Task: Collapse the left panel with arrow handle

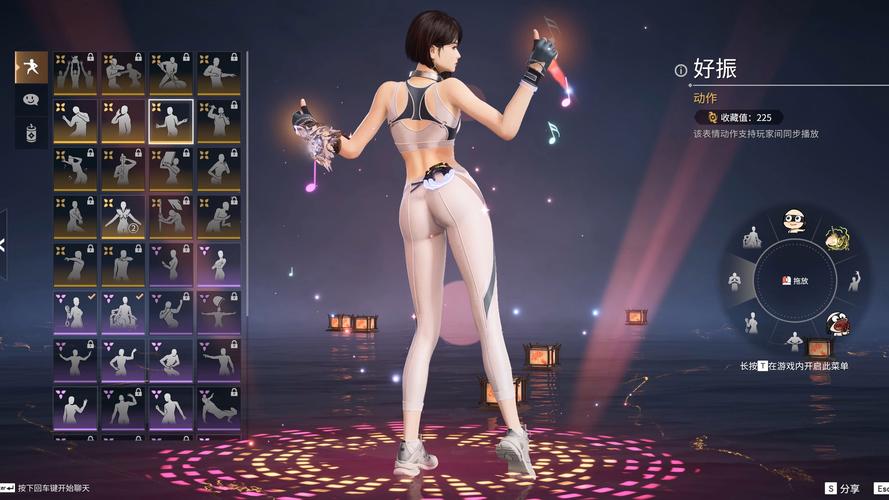Action: pos(3,243)
